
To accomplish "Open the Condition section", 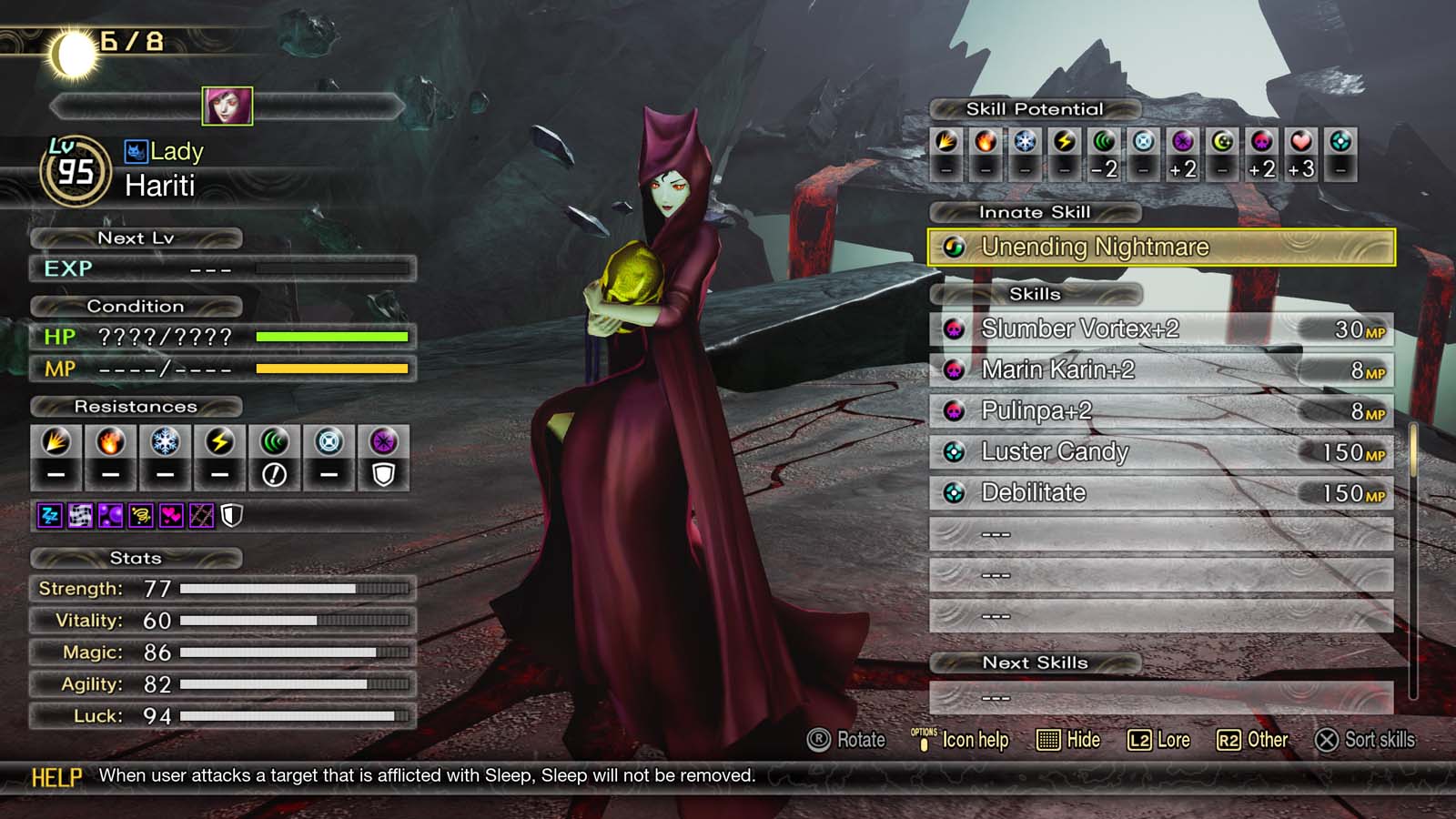I will [137, 307].
